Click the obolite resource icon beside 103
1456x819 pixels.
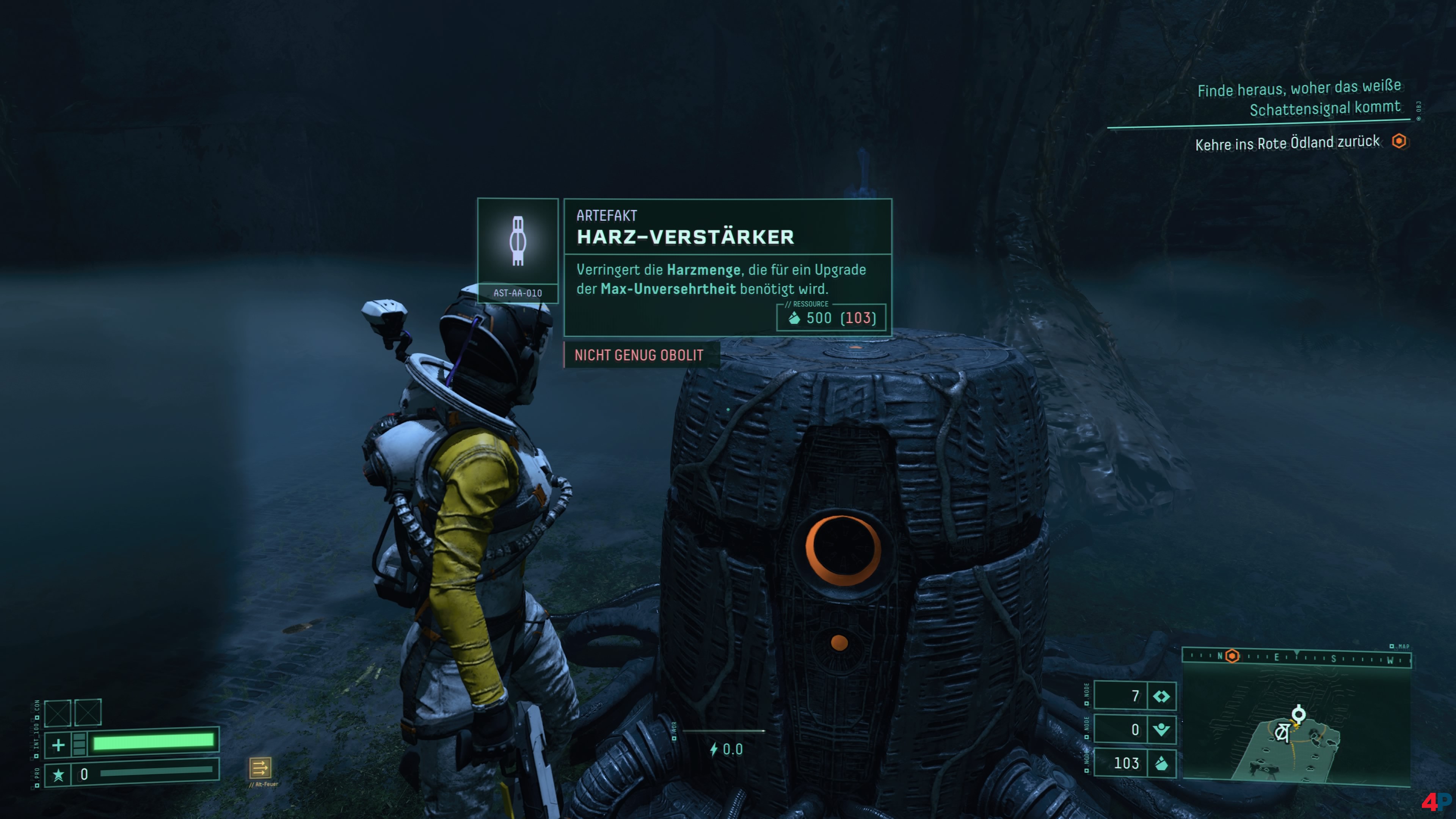click(x=1161, y=764)
